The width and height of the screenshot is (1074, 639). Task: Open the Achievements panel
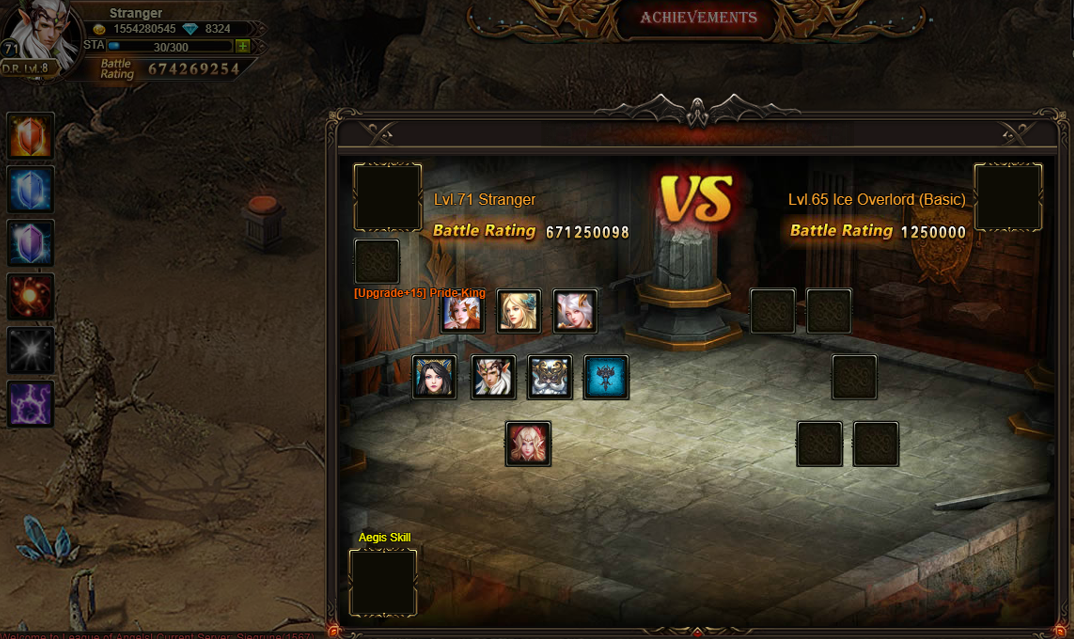(x=698, y=18)
